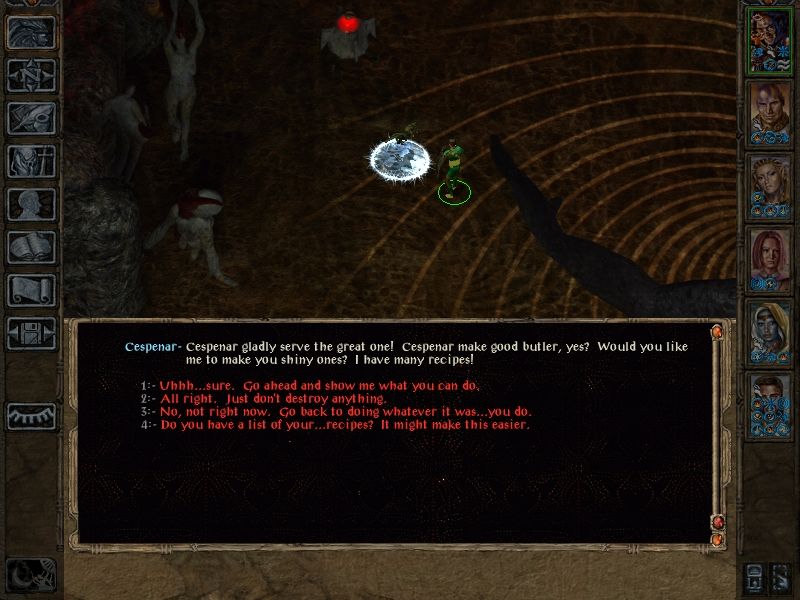Open the journal with the quill button
The image size is (800, 600).
point(30,118)
